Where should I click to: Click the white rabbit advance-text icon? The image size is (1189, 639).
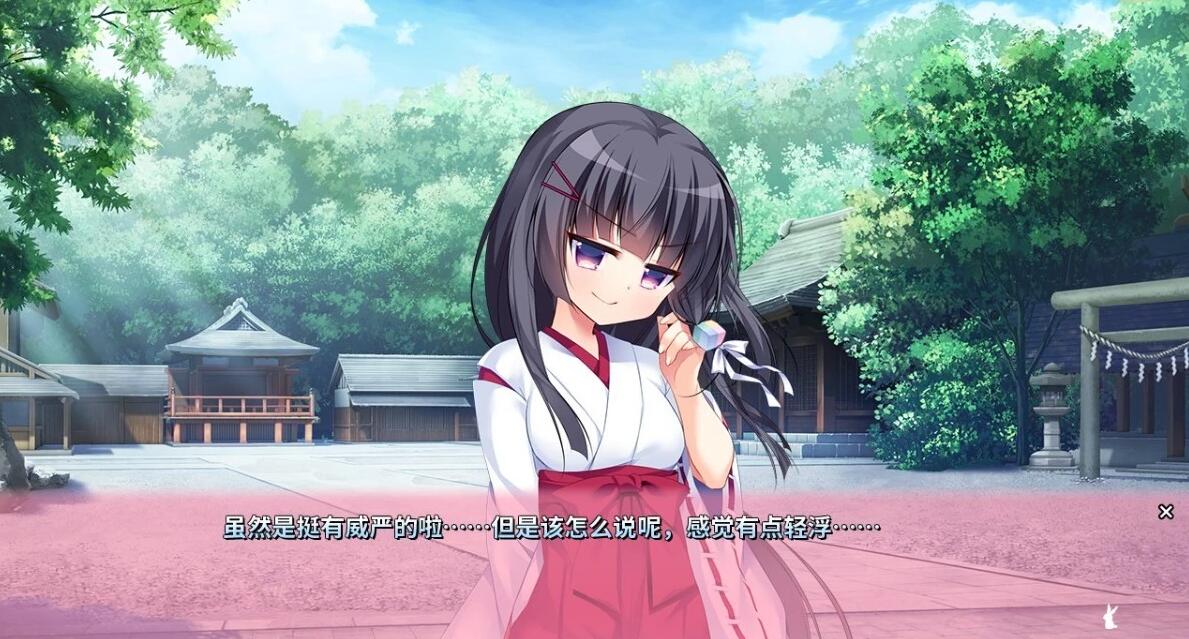[1107, 613]
